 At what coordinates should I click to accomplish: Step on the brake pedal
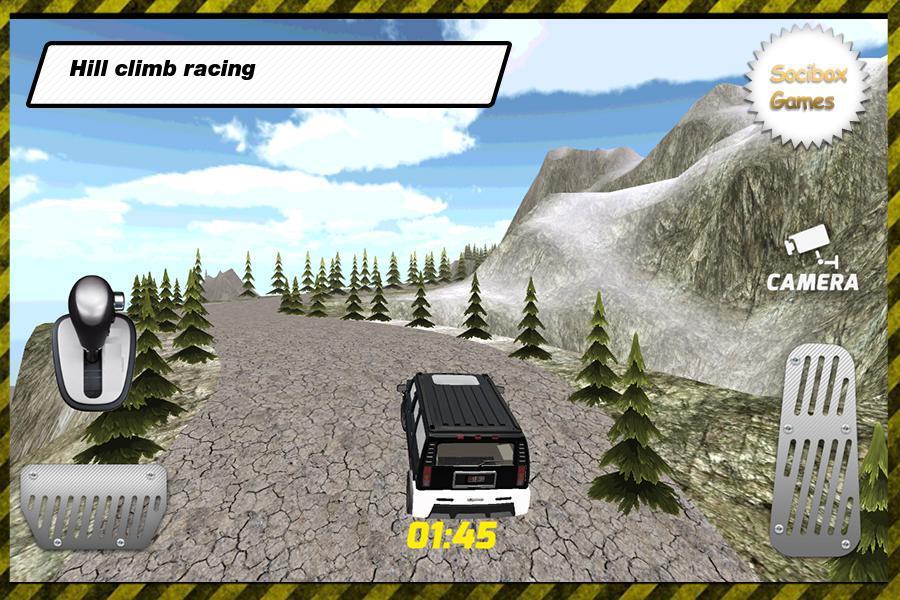pyautogui.click(x=93, y=505)
